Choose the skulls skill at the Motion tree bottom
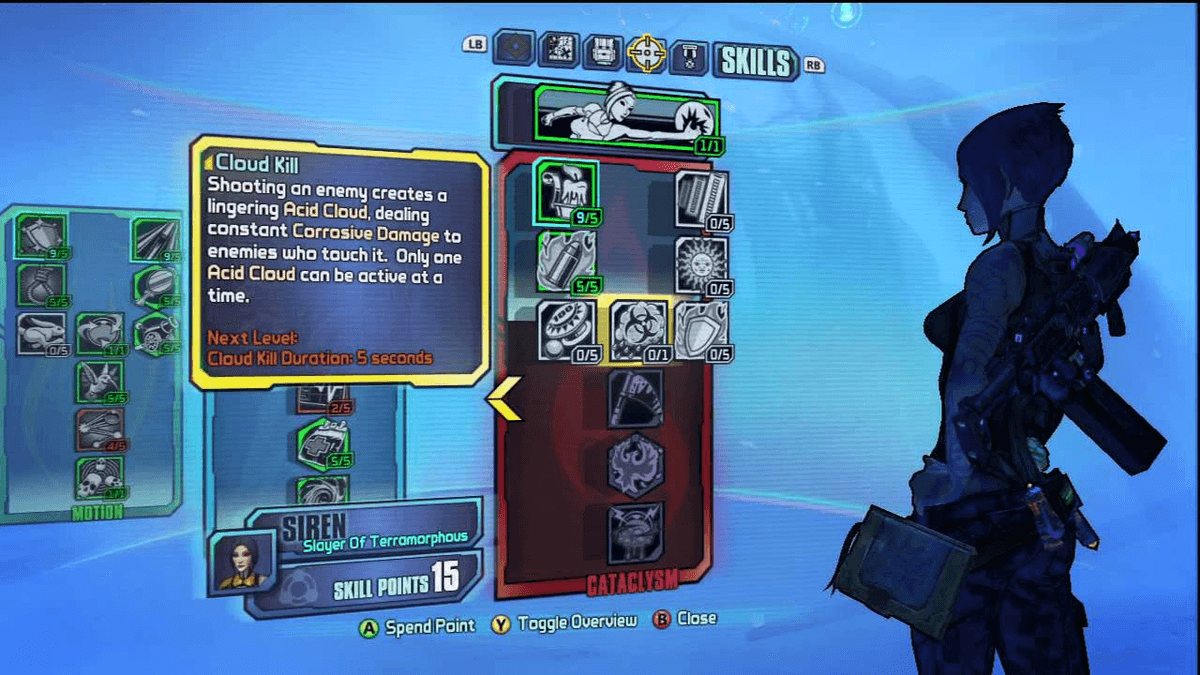The height and width of the screenshot is (675, 1200). [100, 478]
